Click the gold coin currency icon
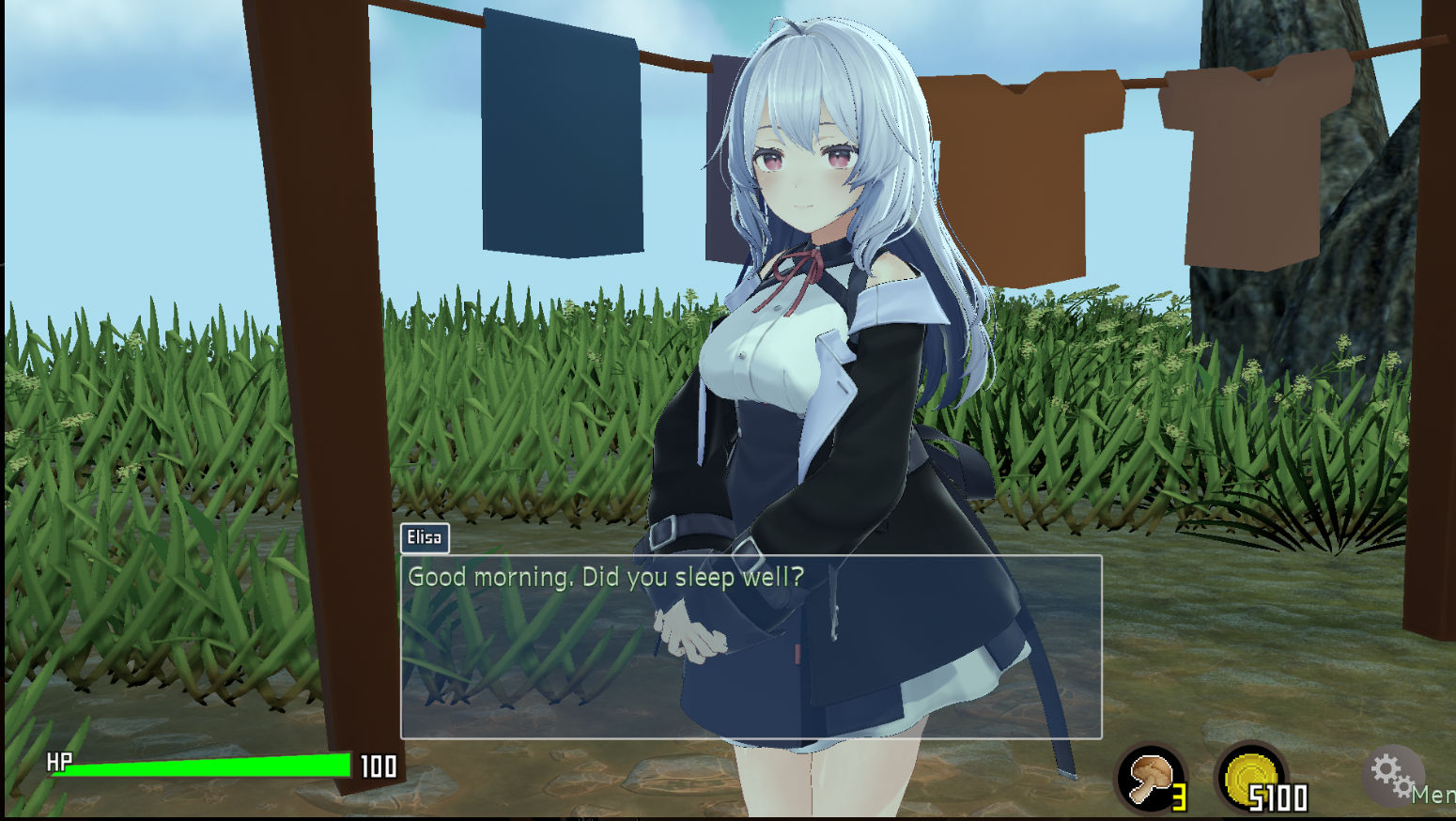 pyautogui.click(x=1249, y=778)
